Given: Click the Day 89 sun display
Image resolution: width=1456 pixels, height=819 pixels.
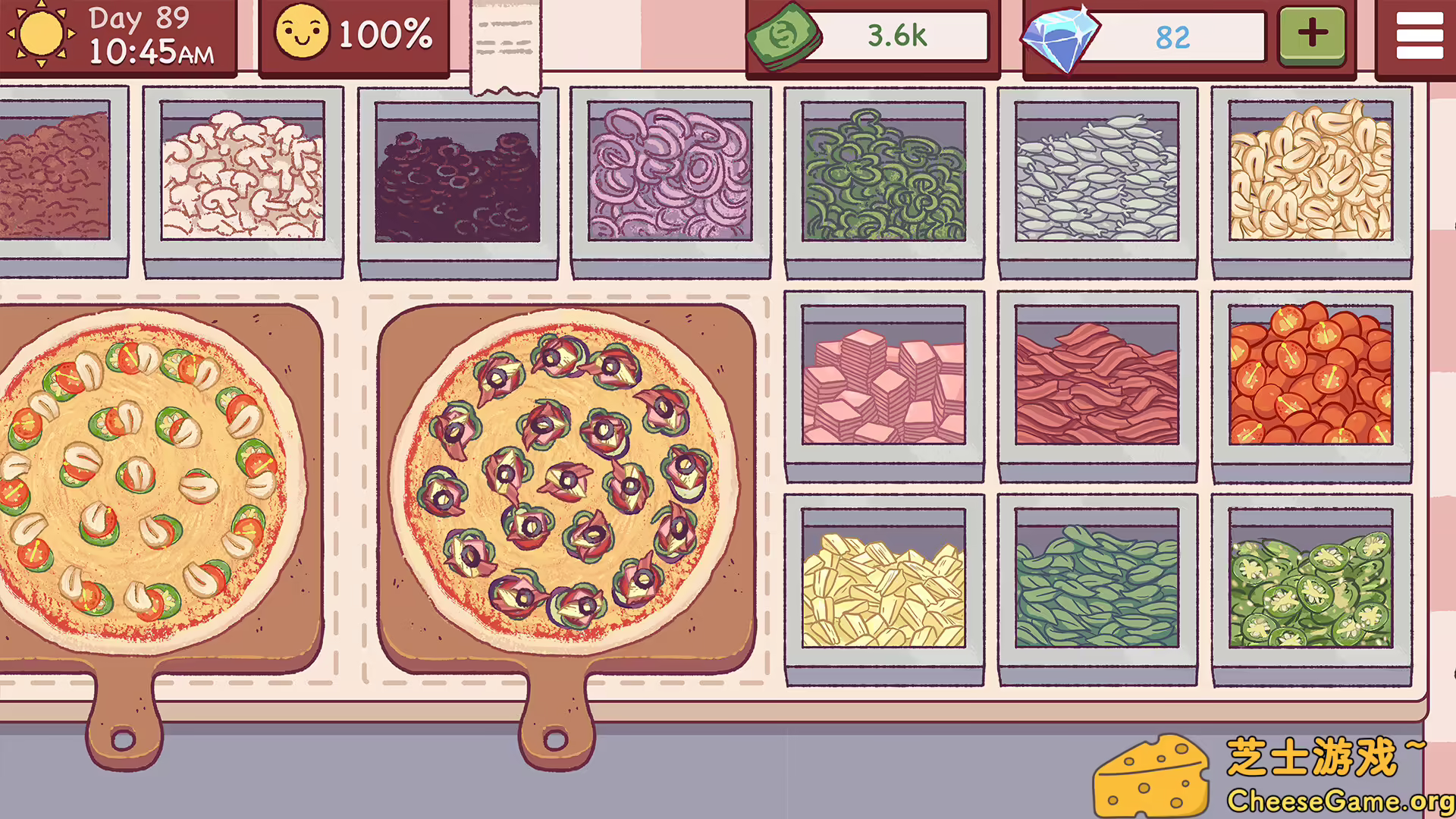Looking at the screenshot, I should click(114, 36).
